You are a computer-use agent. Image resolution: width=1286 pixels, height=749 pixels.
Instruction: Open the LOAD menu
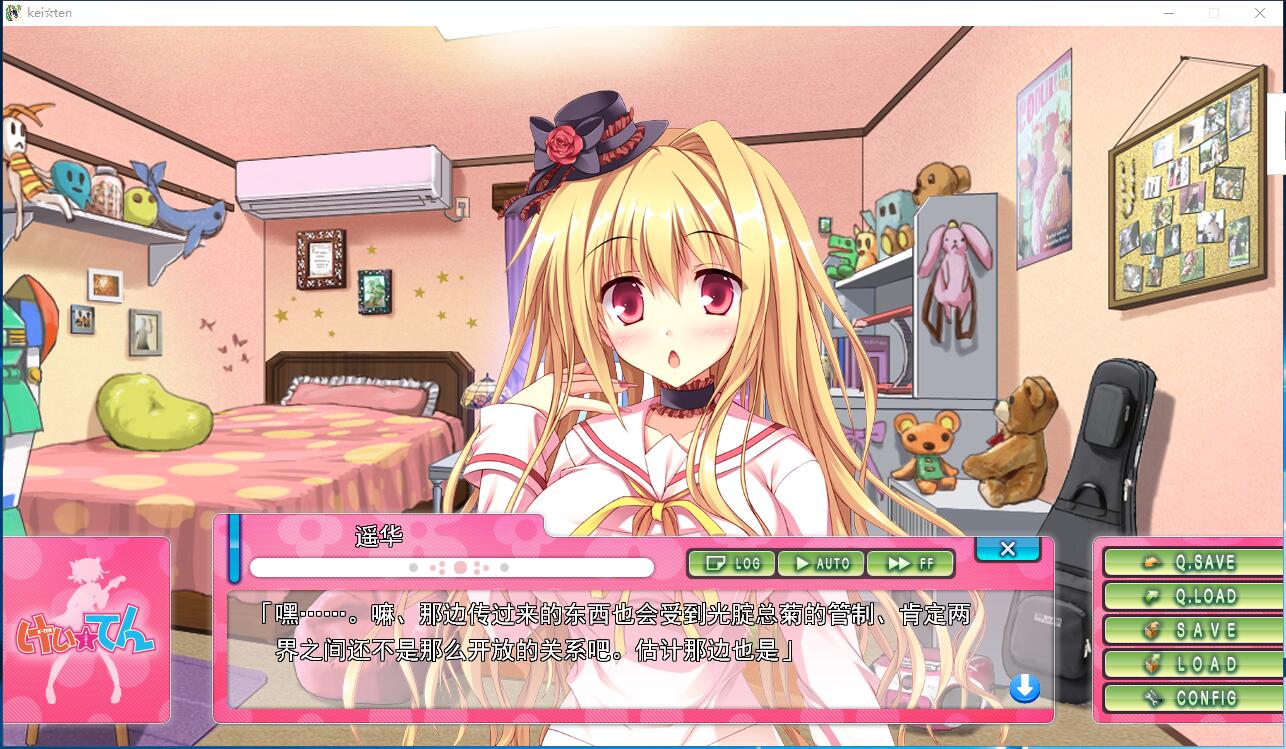pyautogui.click(x=1192, y=665)
